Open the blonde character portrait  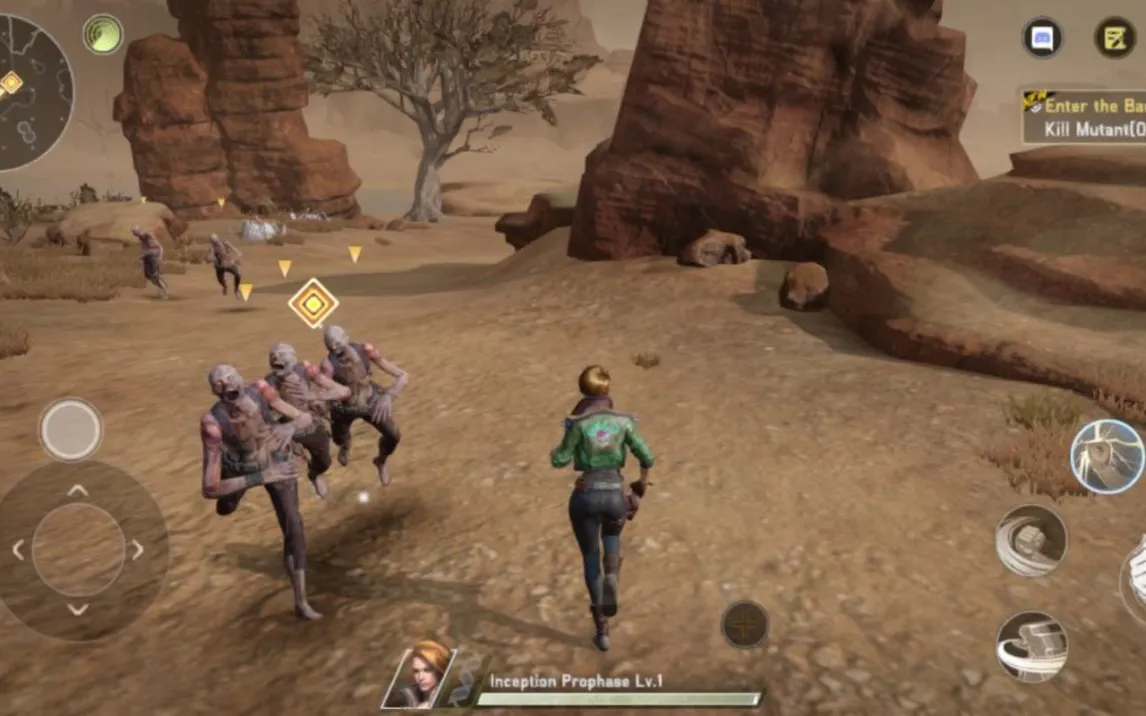tap(420, 676)
